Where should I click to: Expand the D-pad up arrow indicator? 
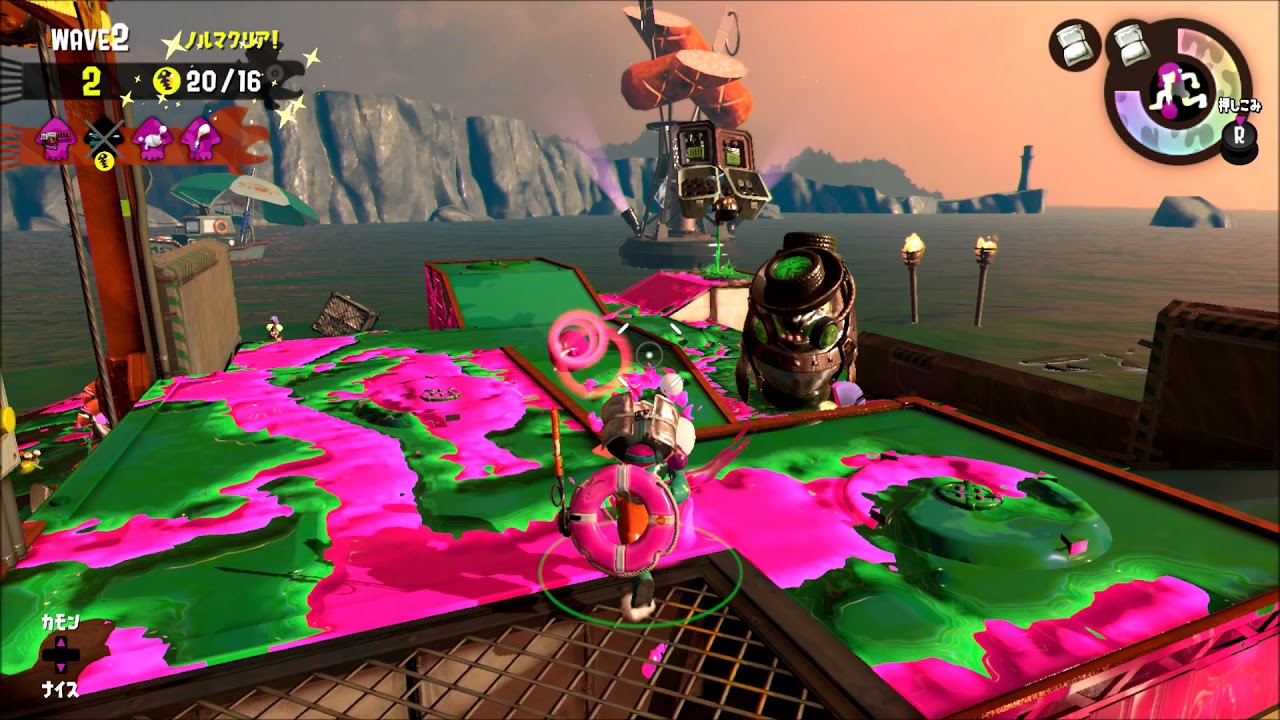61,643
